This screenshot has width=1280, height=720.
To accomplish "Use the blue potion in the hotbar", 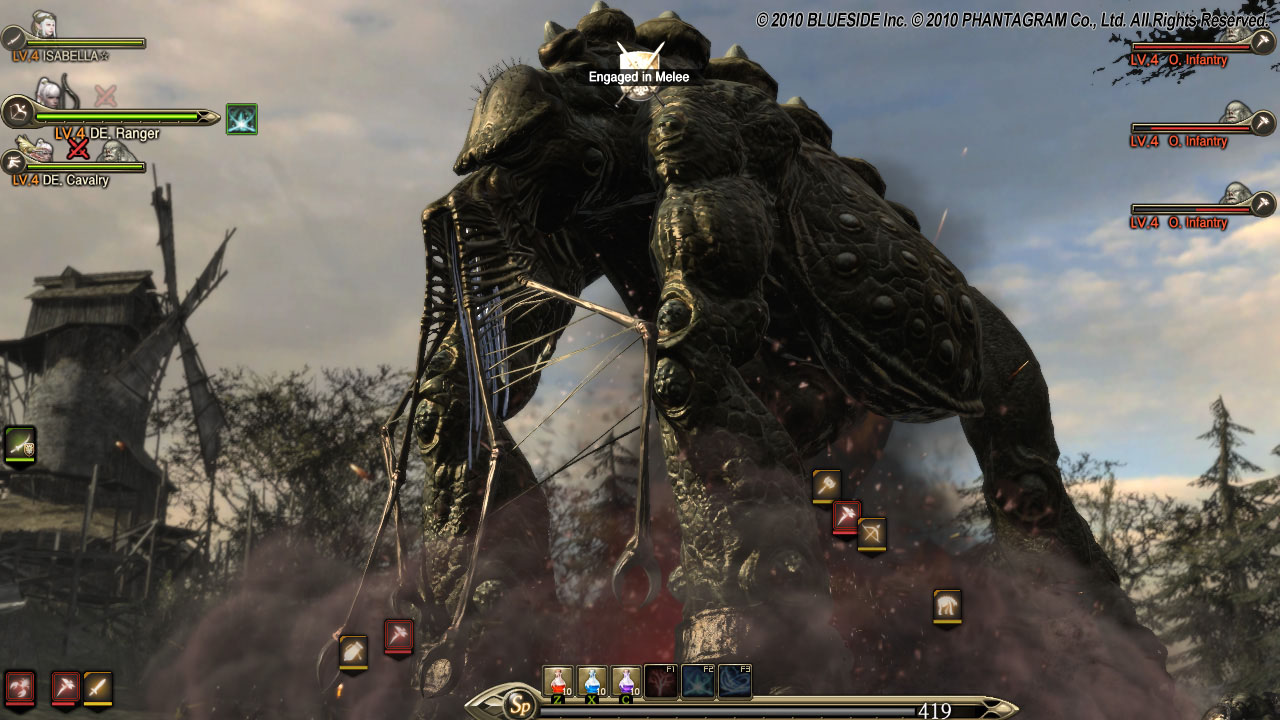I will (x=592, y=681).
